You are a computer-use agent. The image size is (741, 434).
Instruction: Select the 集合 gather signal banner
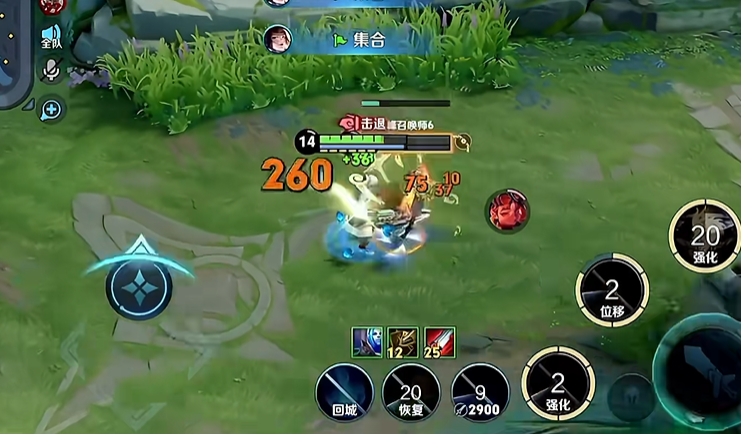[360, 39]
